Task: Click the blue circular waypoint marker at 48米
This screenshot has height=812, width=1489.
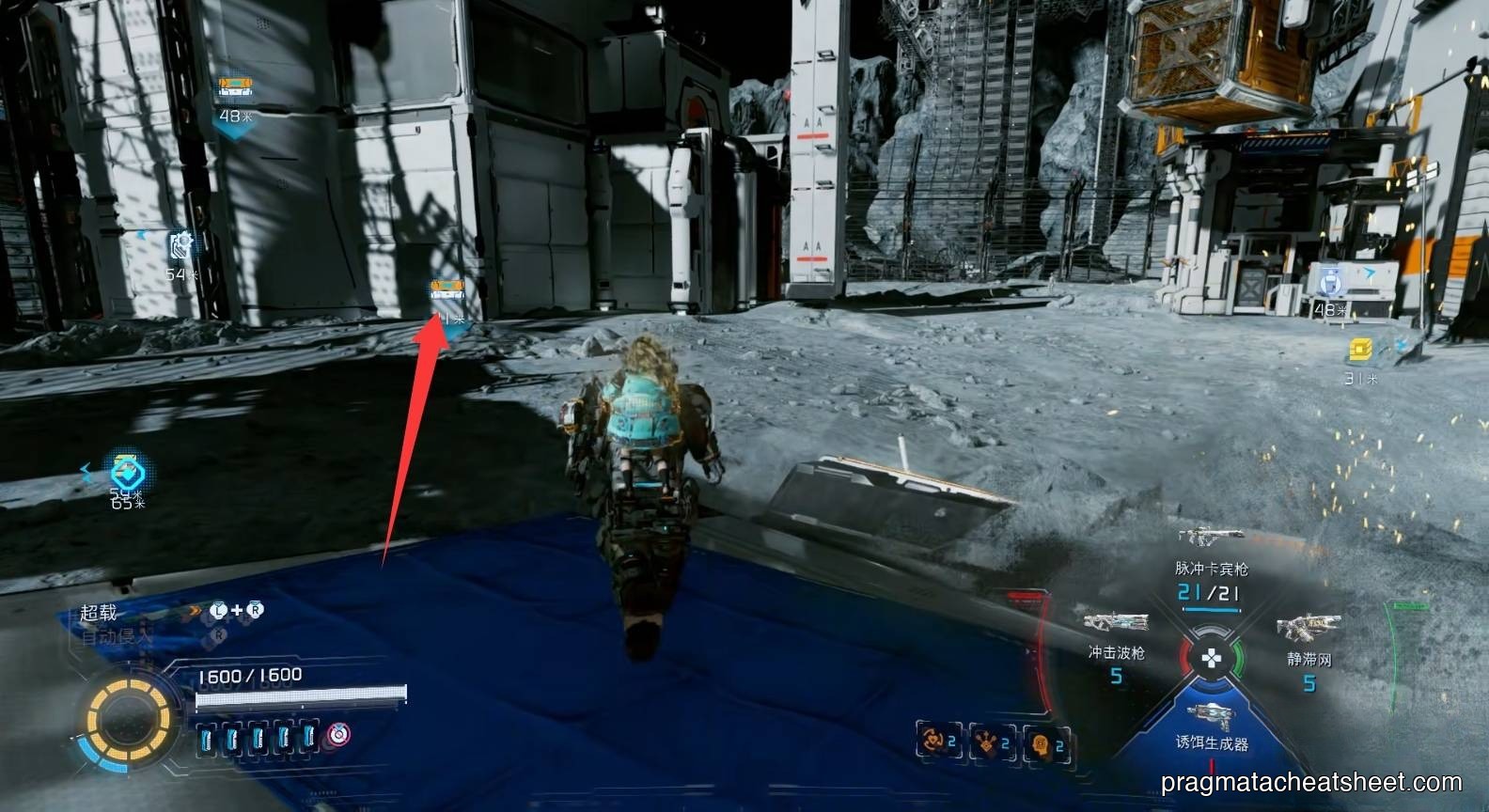Action: tap(1329, 280)
